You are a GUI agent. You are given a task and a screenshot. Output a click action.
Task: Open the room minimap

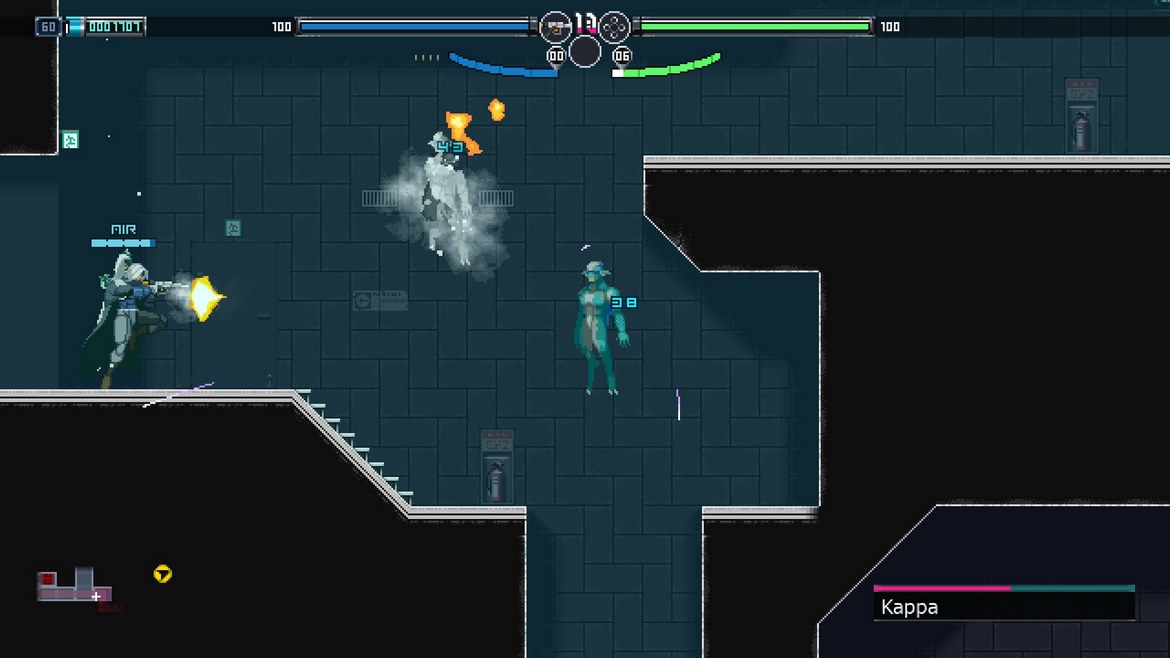point(75,587)
